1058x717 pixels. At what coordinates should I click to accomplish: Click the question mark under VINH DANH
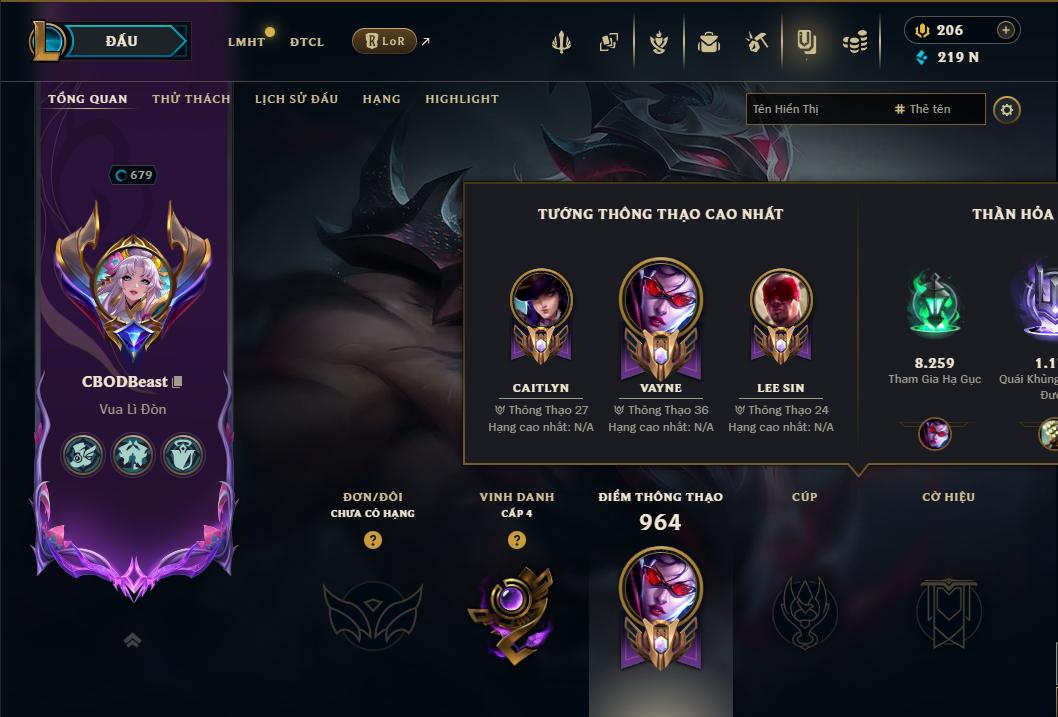click(x=517, y=540)
